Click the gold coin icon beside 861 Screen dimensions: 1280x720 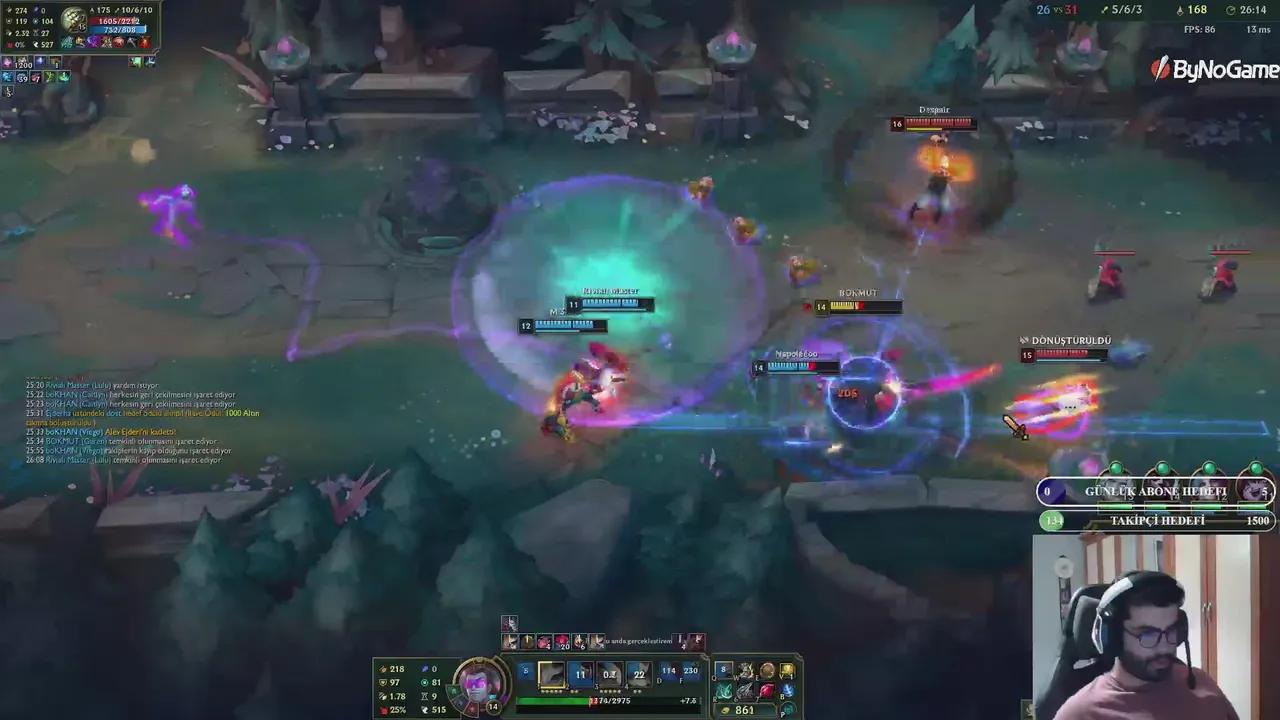[725, 710]
